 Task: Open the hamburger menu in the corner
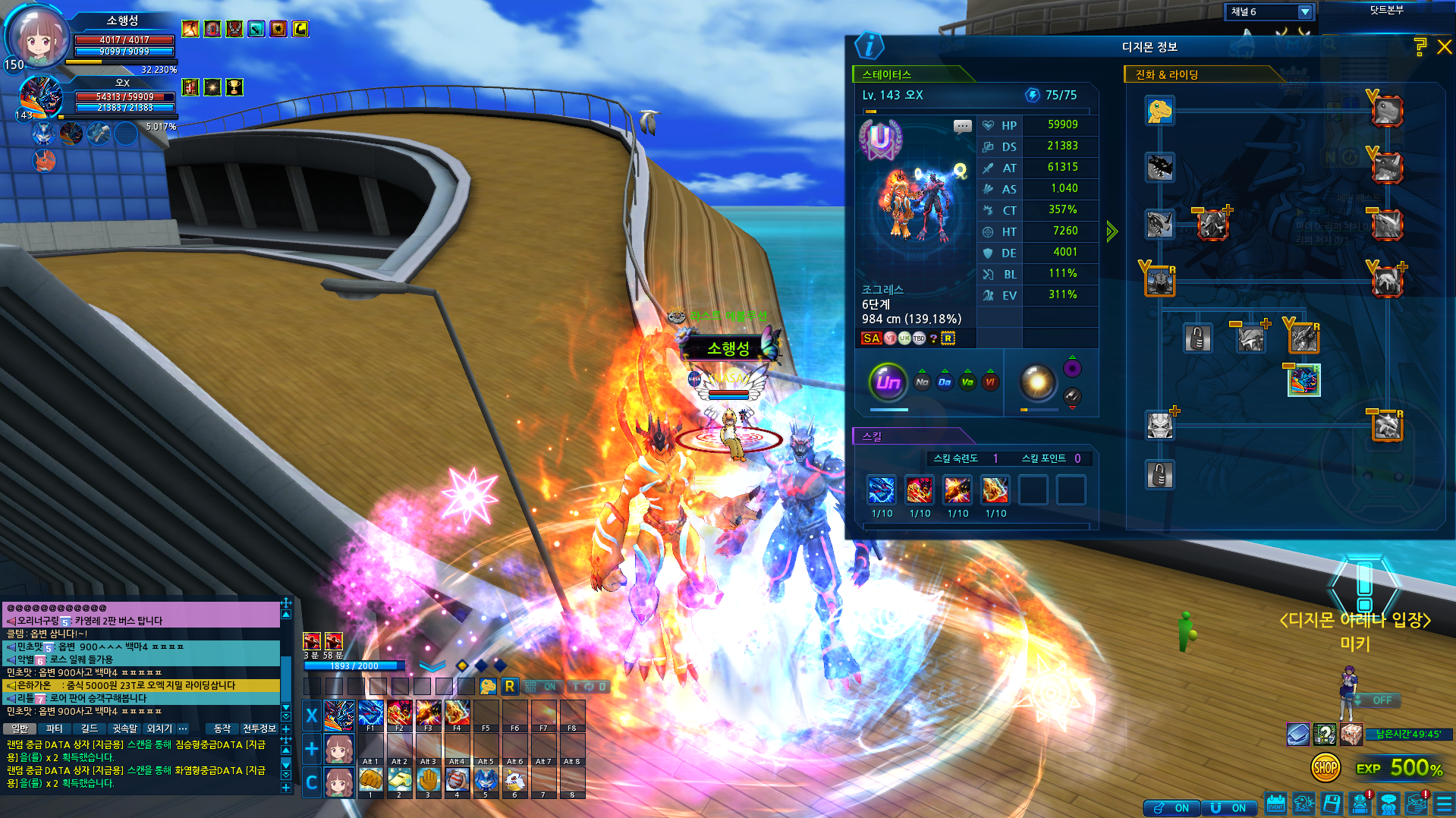click(x=1444, y=804)
